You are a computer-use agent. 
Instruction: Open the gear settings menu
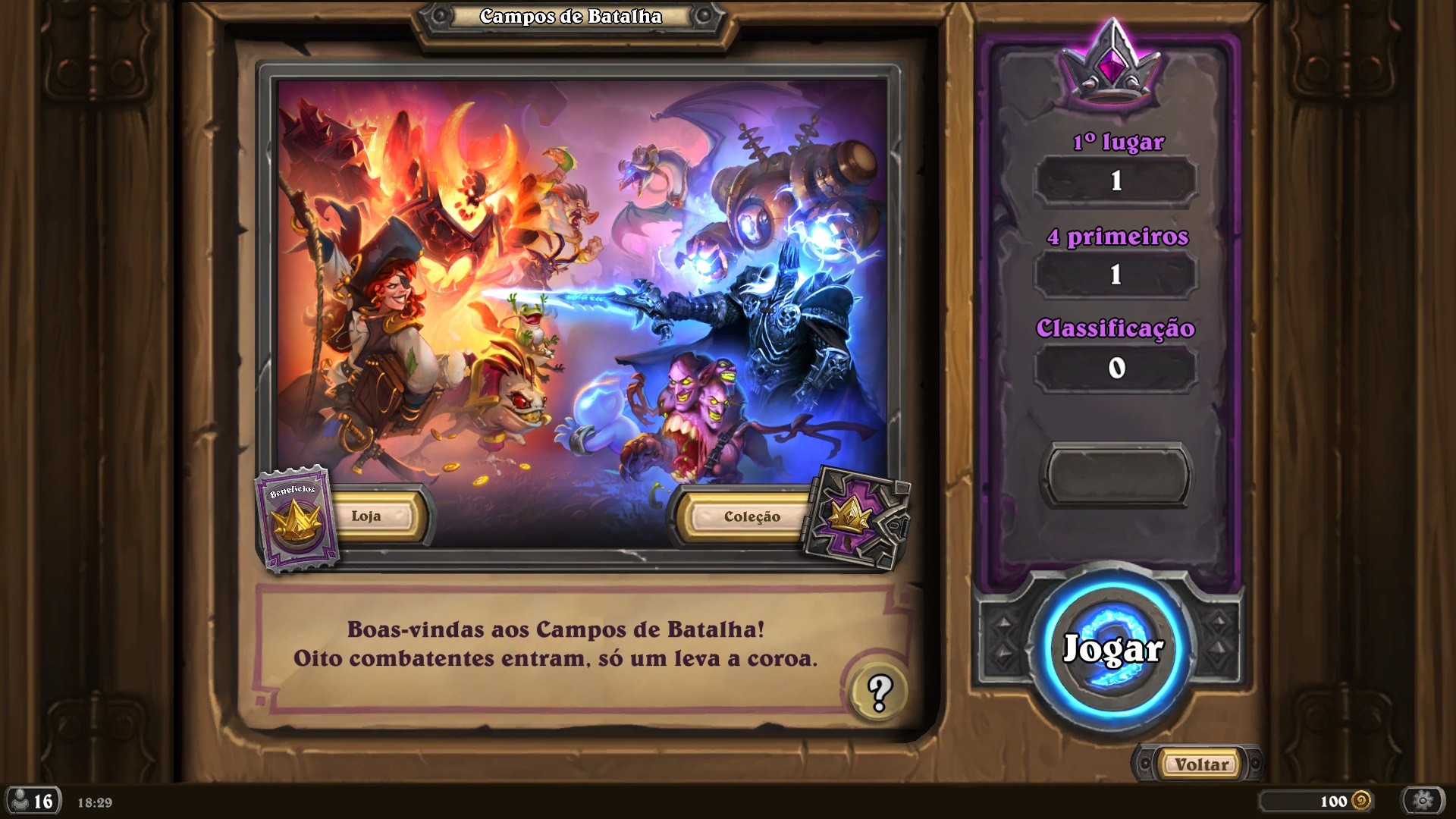pyautogui.click(x=1423, y=801)
